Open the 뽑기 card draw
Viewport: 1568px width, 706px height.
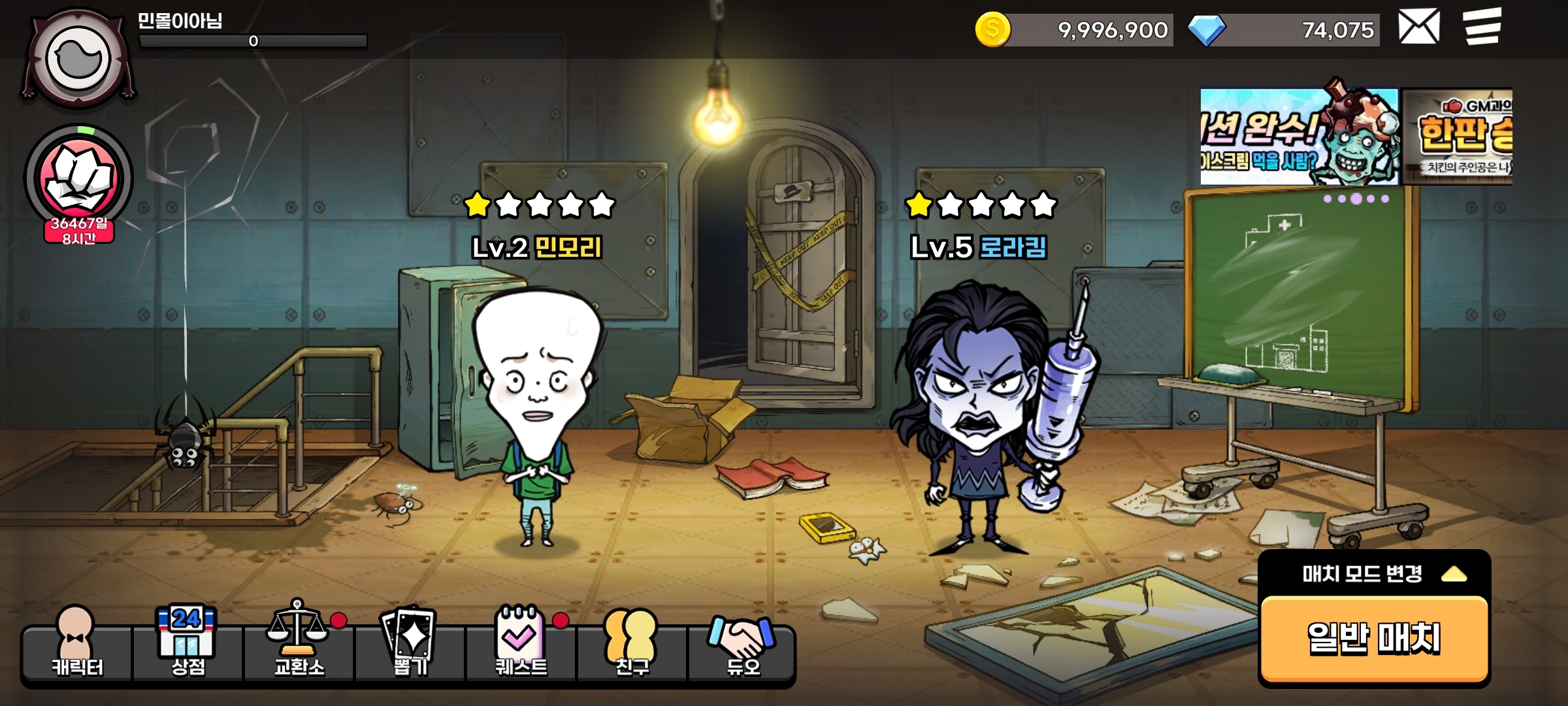click(x=410, y=644)
